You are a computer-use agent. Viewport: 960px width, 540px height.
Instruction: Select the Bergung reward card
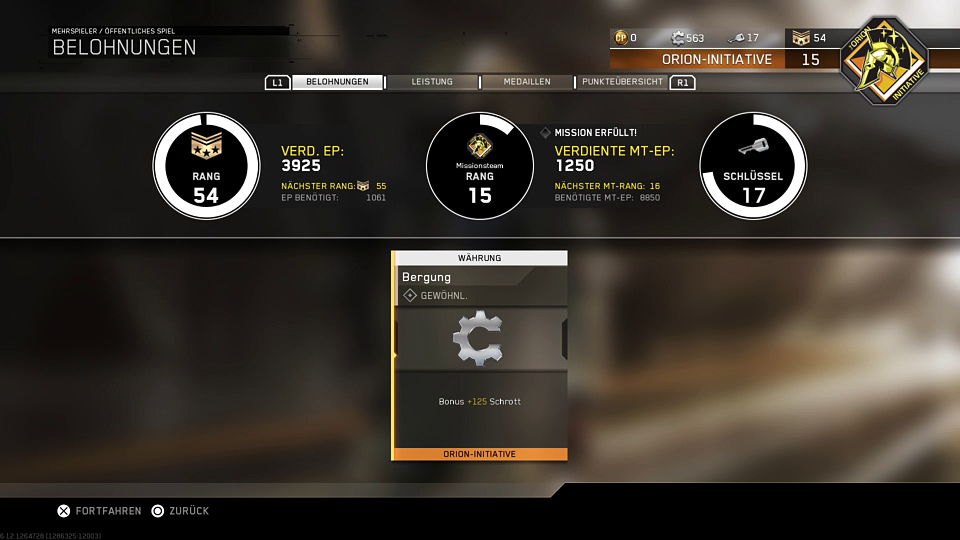click(479, 355)
